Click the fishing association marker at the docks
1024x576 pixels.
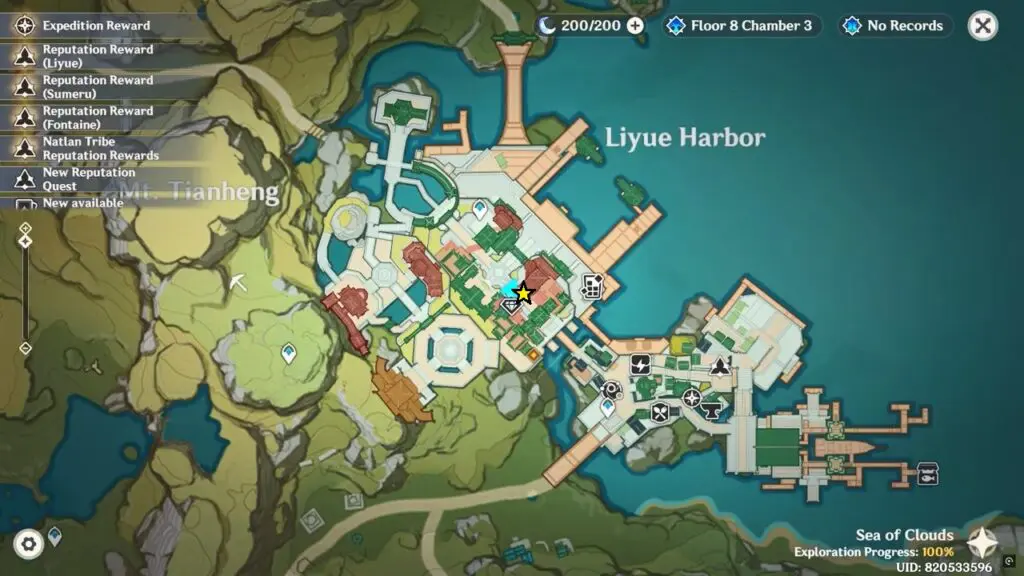[927, 472]
